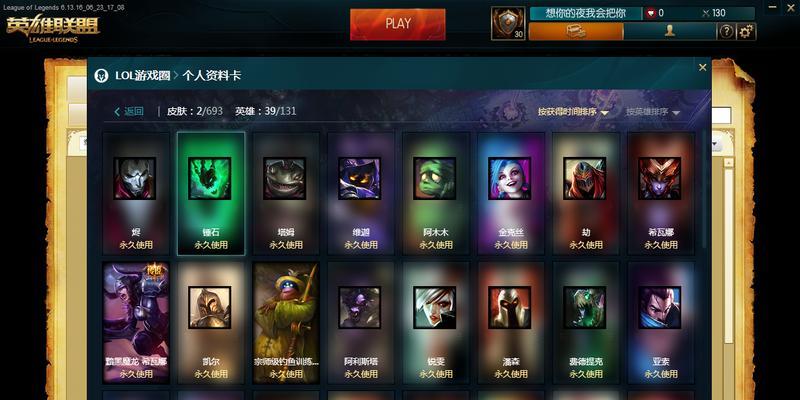Select the Amumu (阿木木) champion card
Screen dimensions: 800x400
tap(435, 193)
